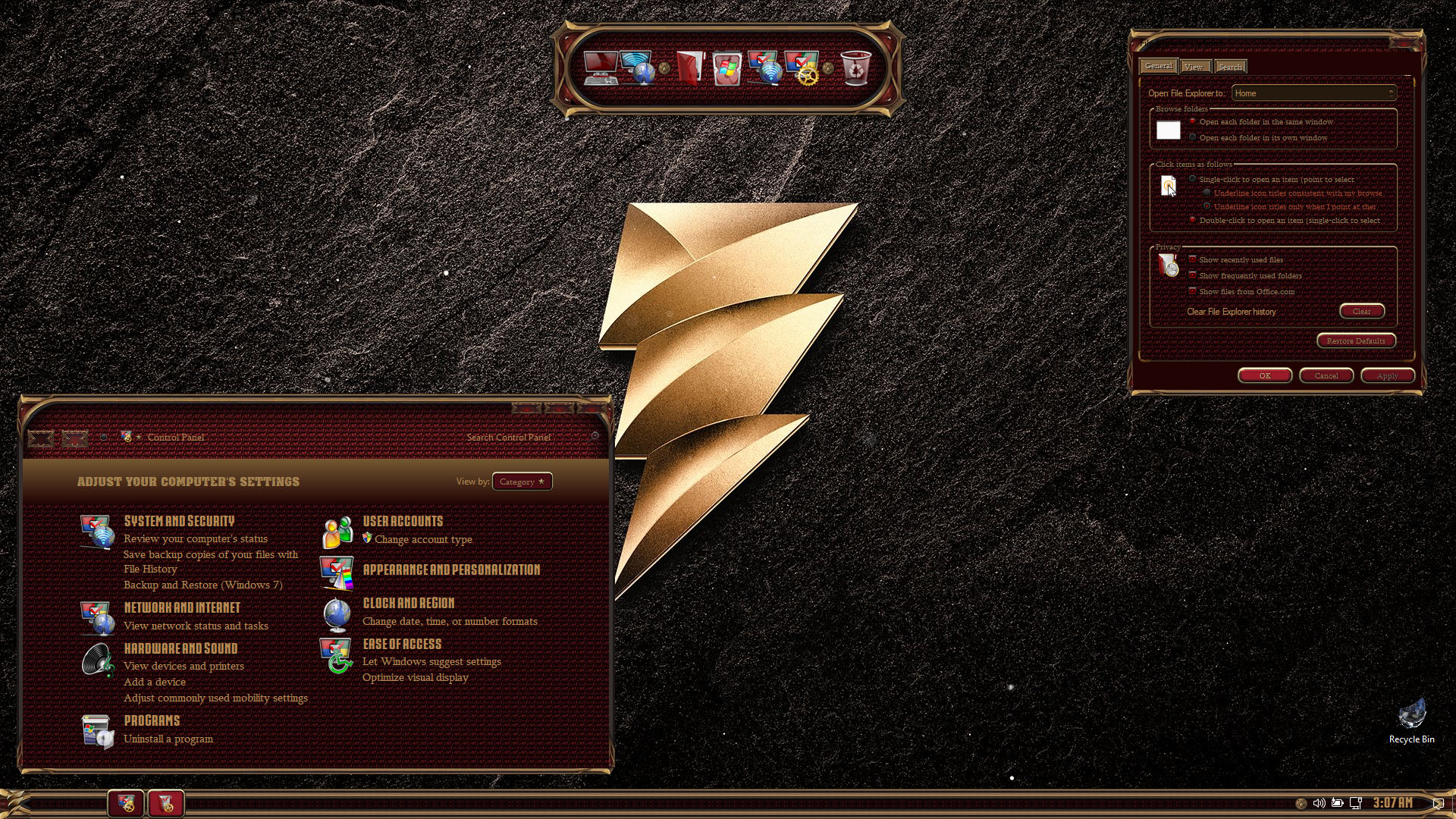1456x819 pixels.
Task: Select Uninstall a program link
Action: [168, 739]
